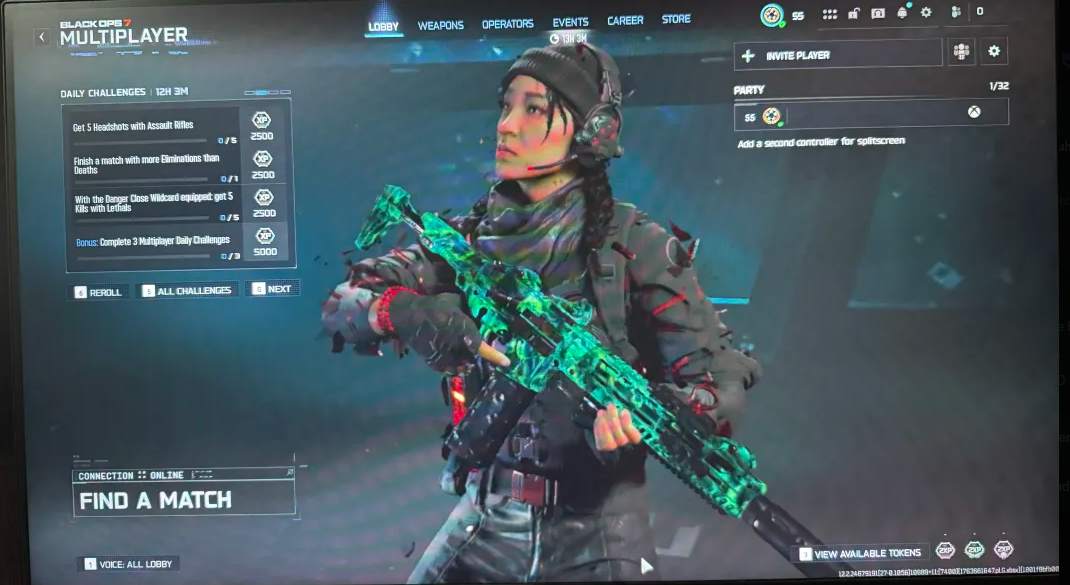Click the Lobby tab

coord(383,26)
